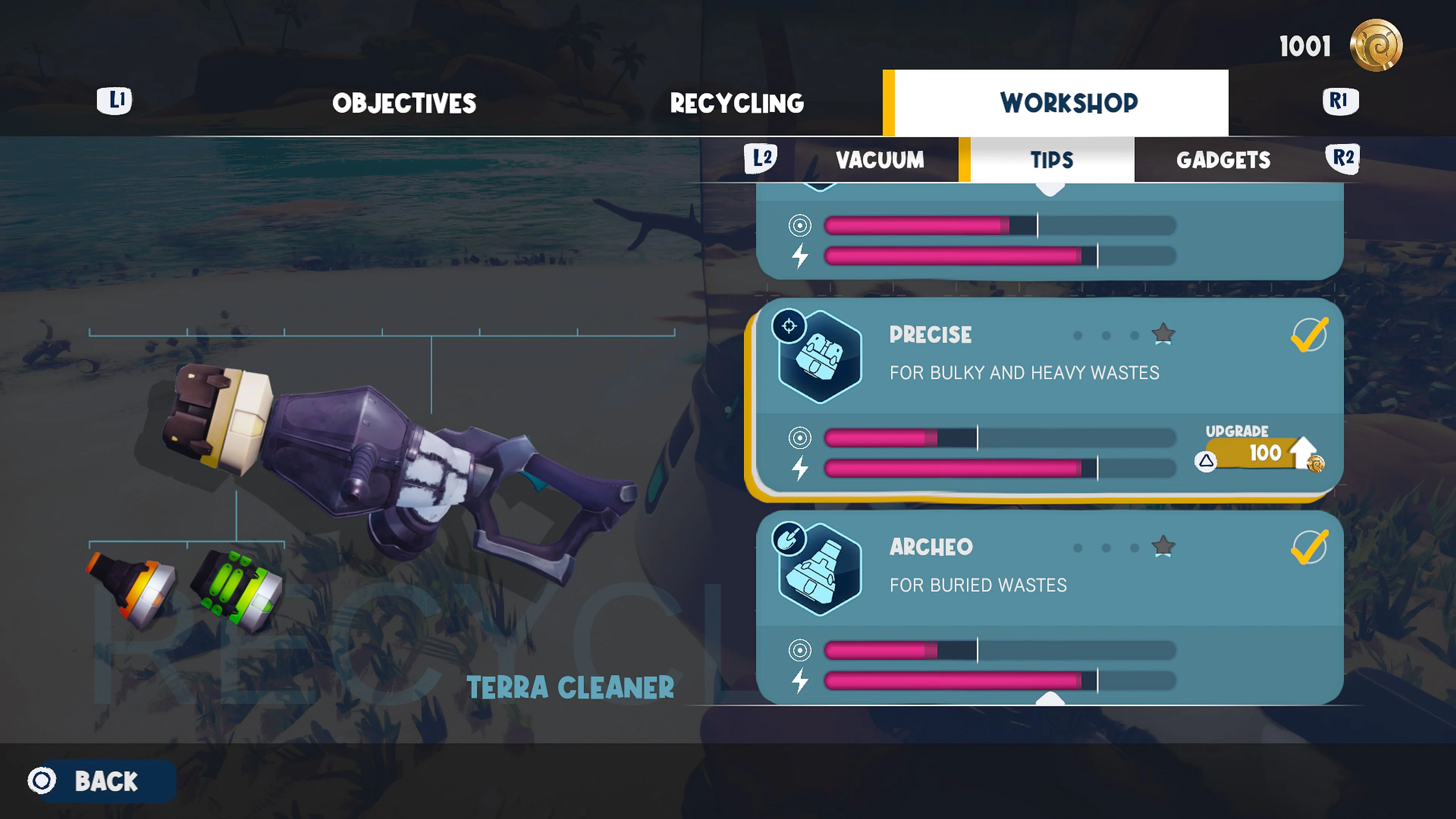Select the Tips sub-tab
The image size is (1456, 819).
tap(1051, 160)
